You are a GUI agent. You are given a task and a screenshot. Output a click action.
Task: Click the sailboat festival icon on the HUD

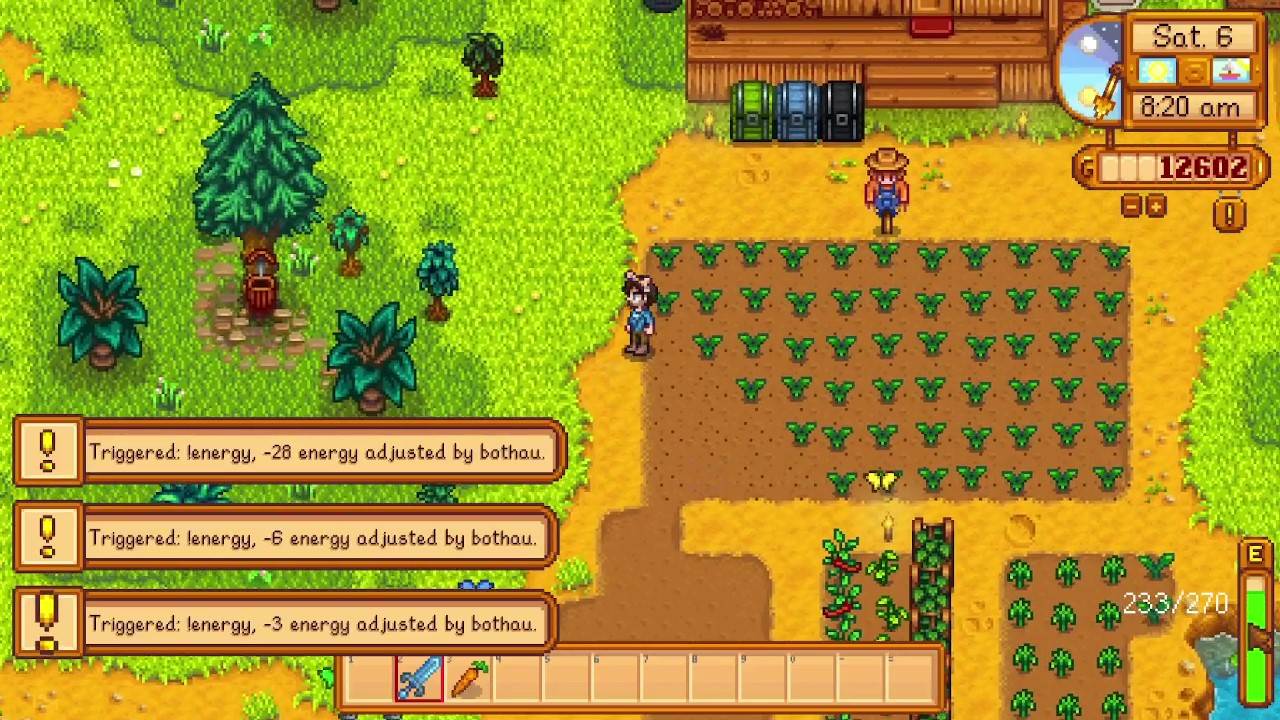pyautogui.click(x=1231, y=69)
